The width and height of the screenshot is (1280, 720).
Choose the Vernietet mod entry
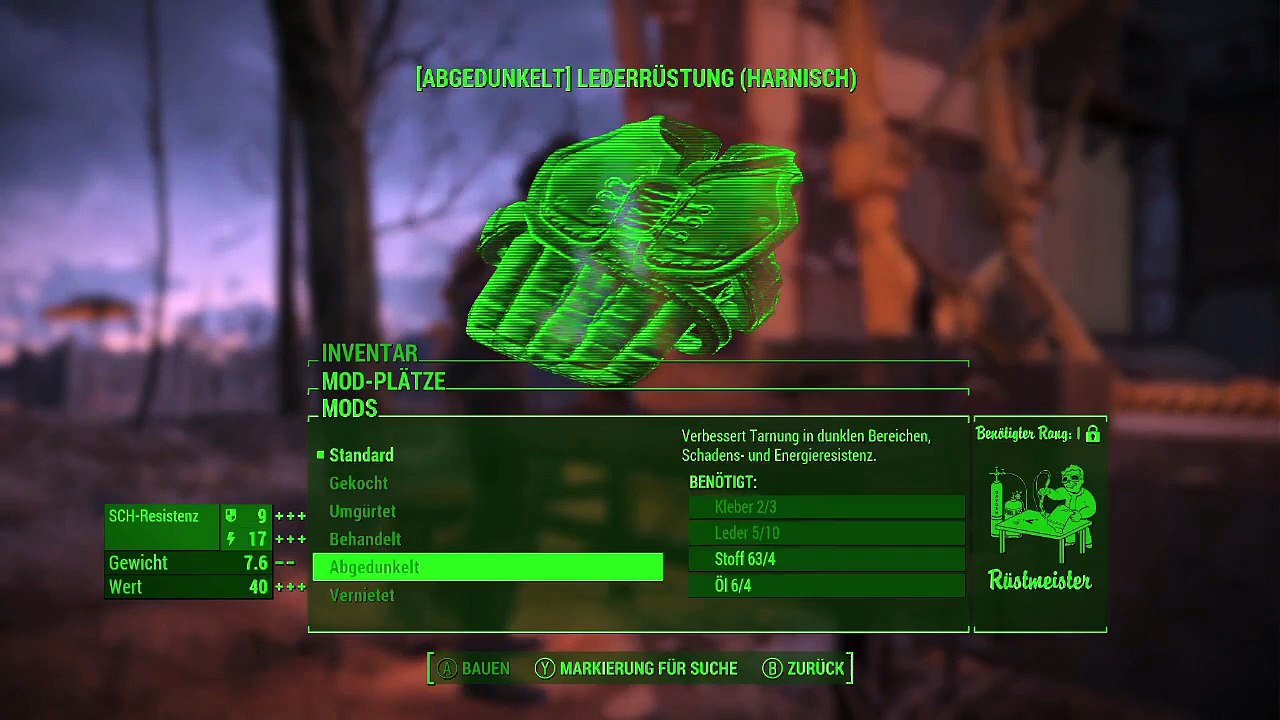pos(361,595)
